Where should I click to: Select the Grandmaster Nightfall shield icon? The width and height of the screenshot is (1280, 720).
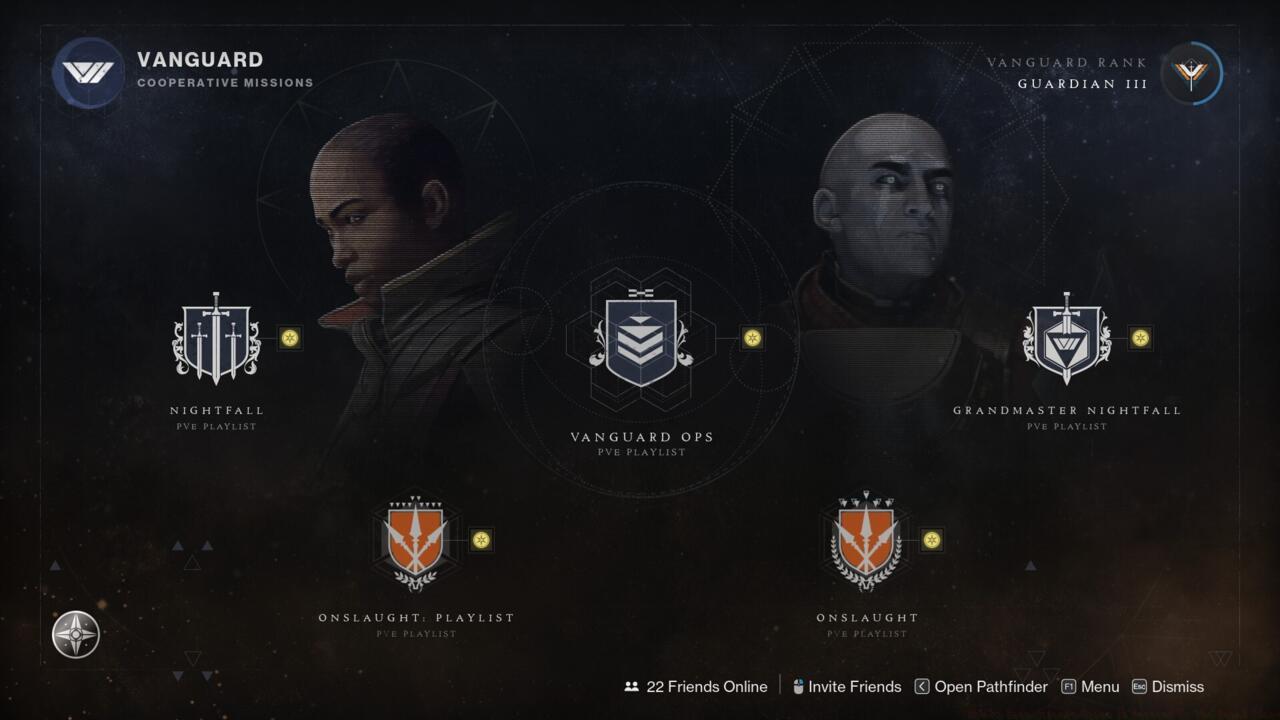pos(1066,338)
